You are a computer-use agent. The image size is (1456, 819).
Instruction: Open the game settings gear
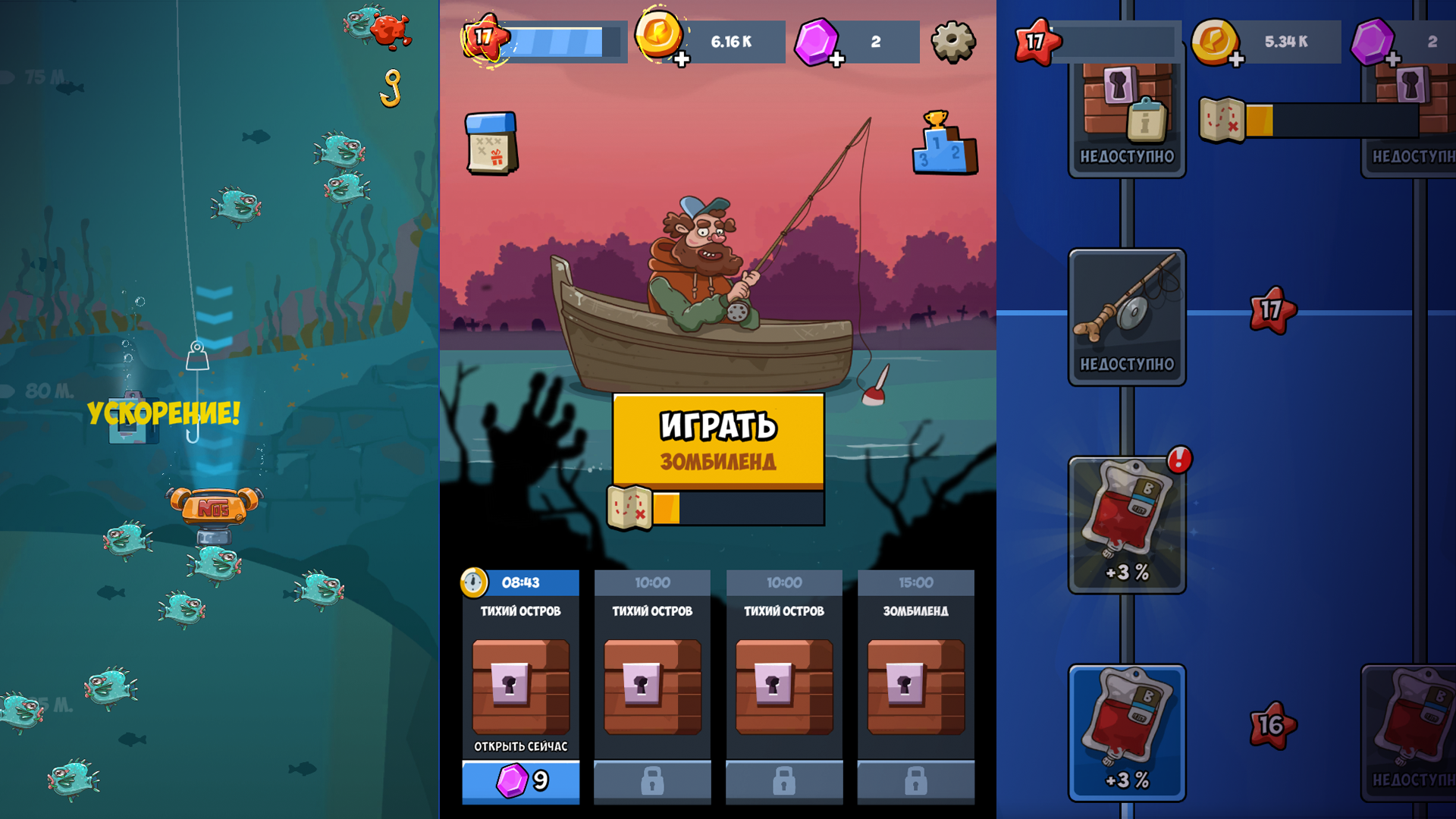954,42
